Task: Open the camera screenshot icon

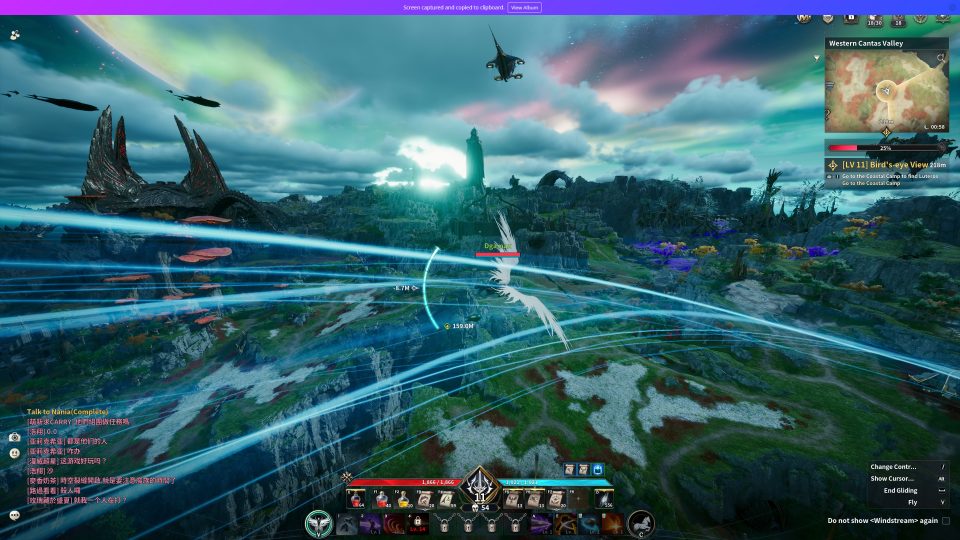Action: [15, 437]
